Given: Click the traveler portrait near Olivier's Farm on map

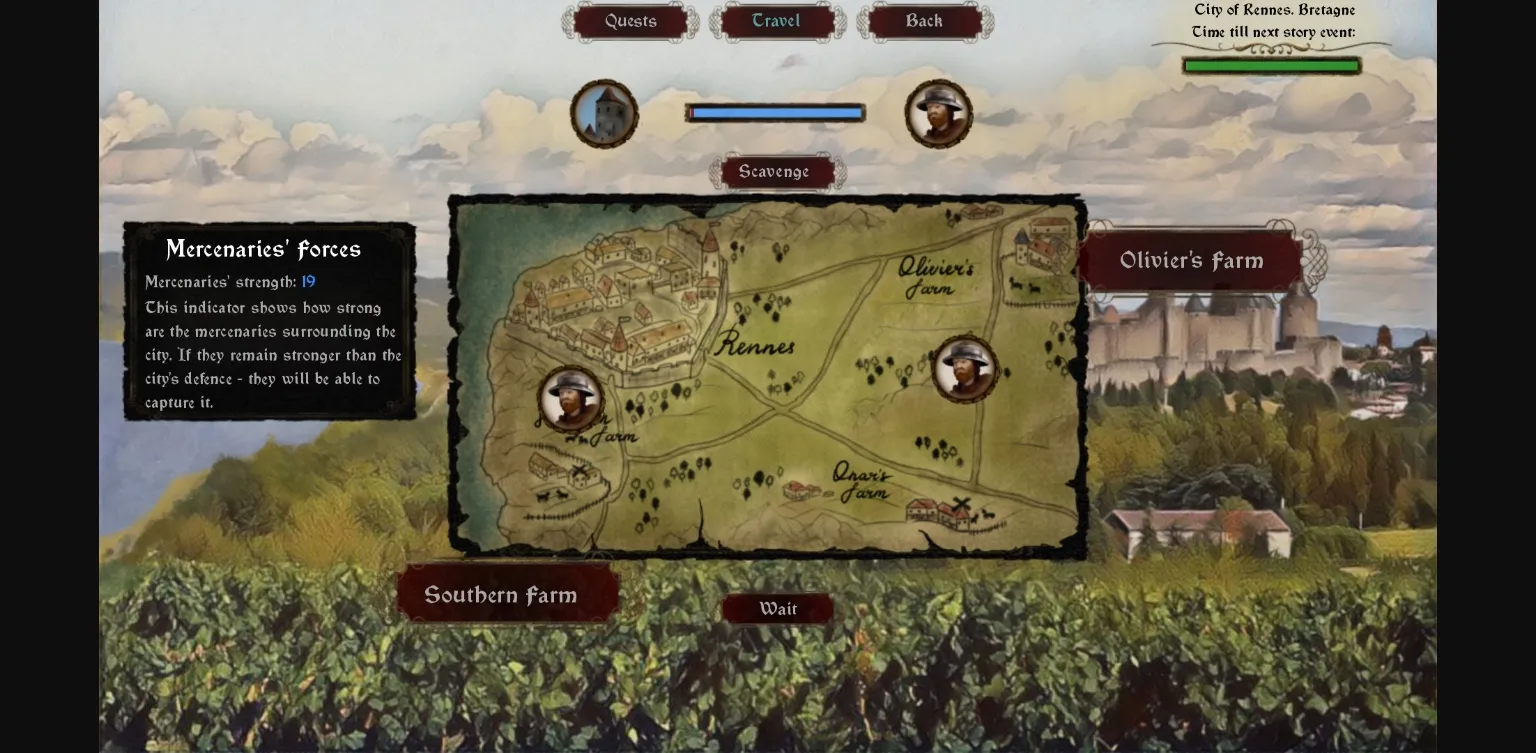Looking at the screenshot, I should pyautogui.click(x=964, y=370).
